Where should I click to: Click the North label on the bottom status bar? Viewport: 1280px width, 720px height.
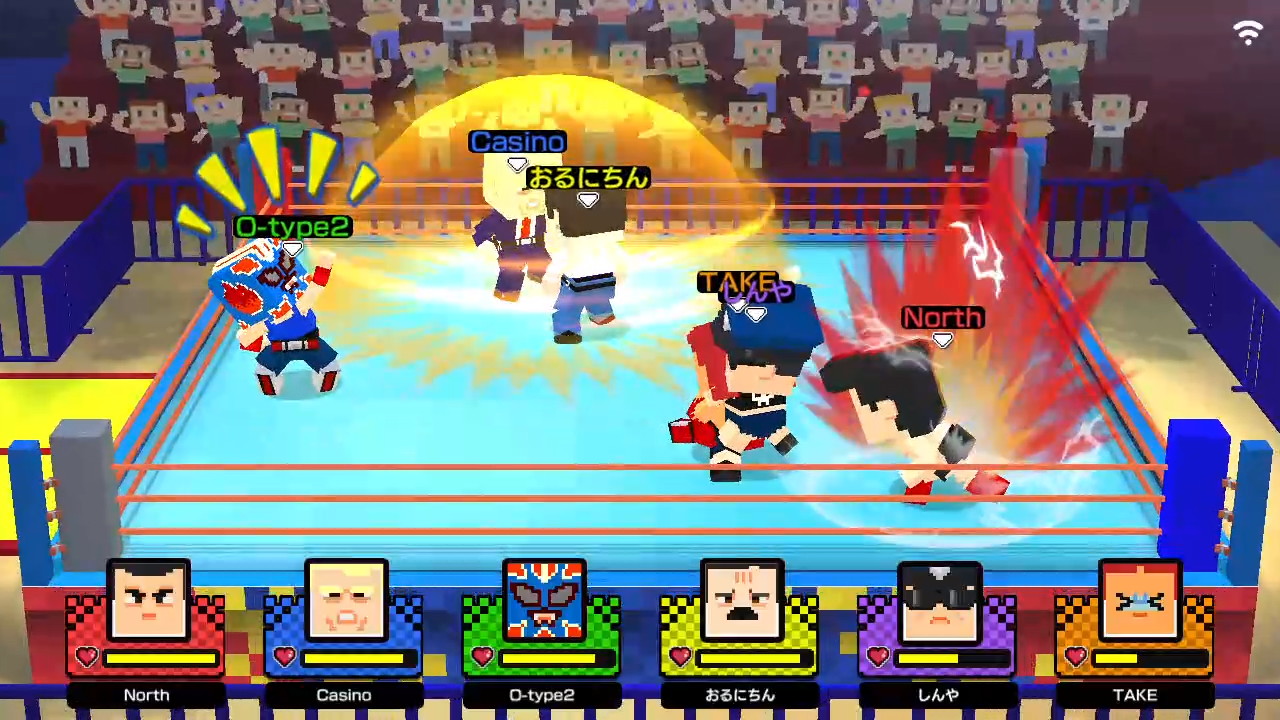click(x=146, y=694)
